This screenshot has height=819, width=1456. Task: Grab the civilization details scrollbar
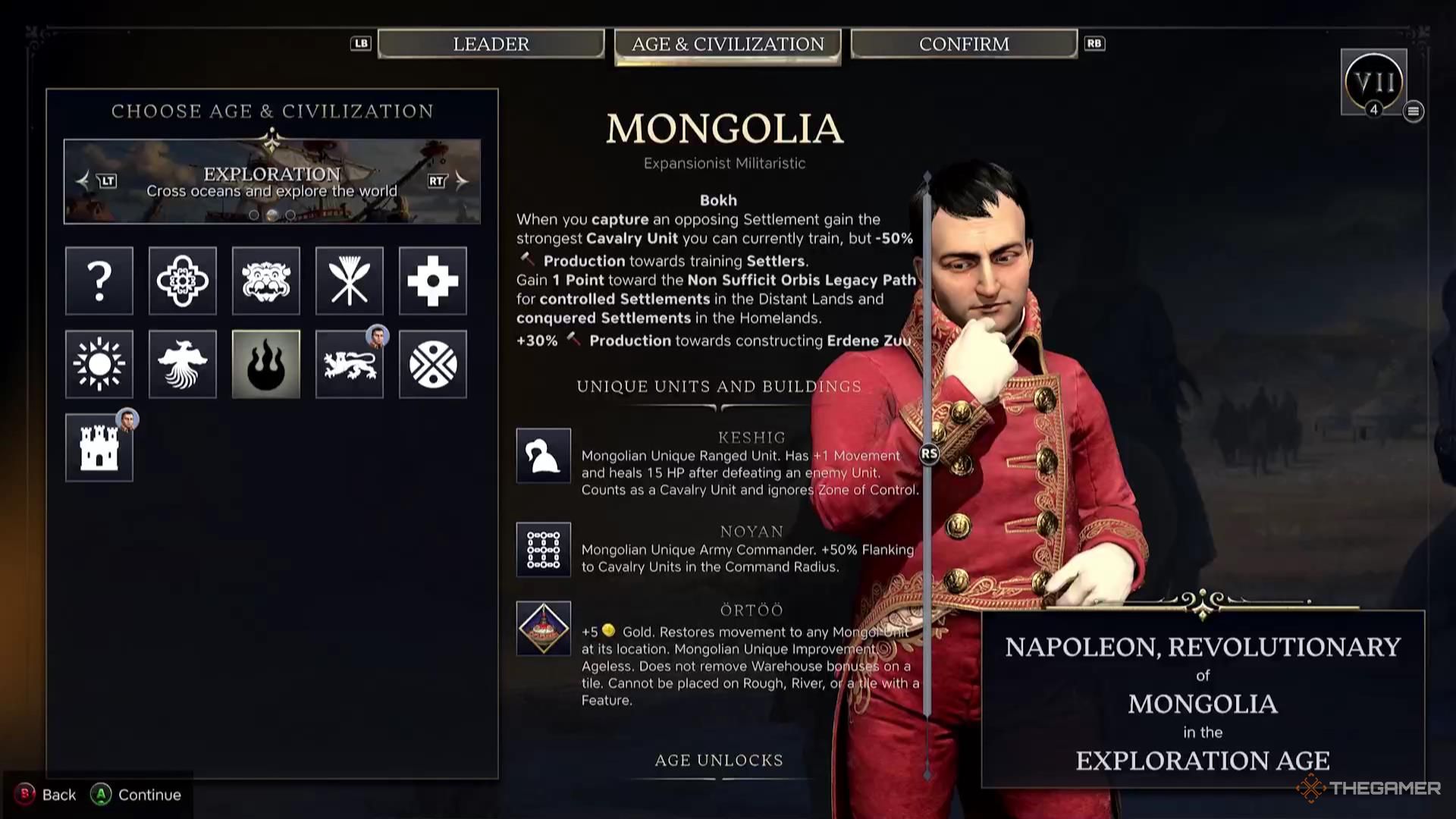(929, 454)
